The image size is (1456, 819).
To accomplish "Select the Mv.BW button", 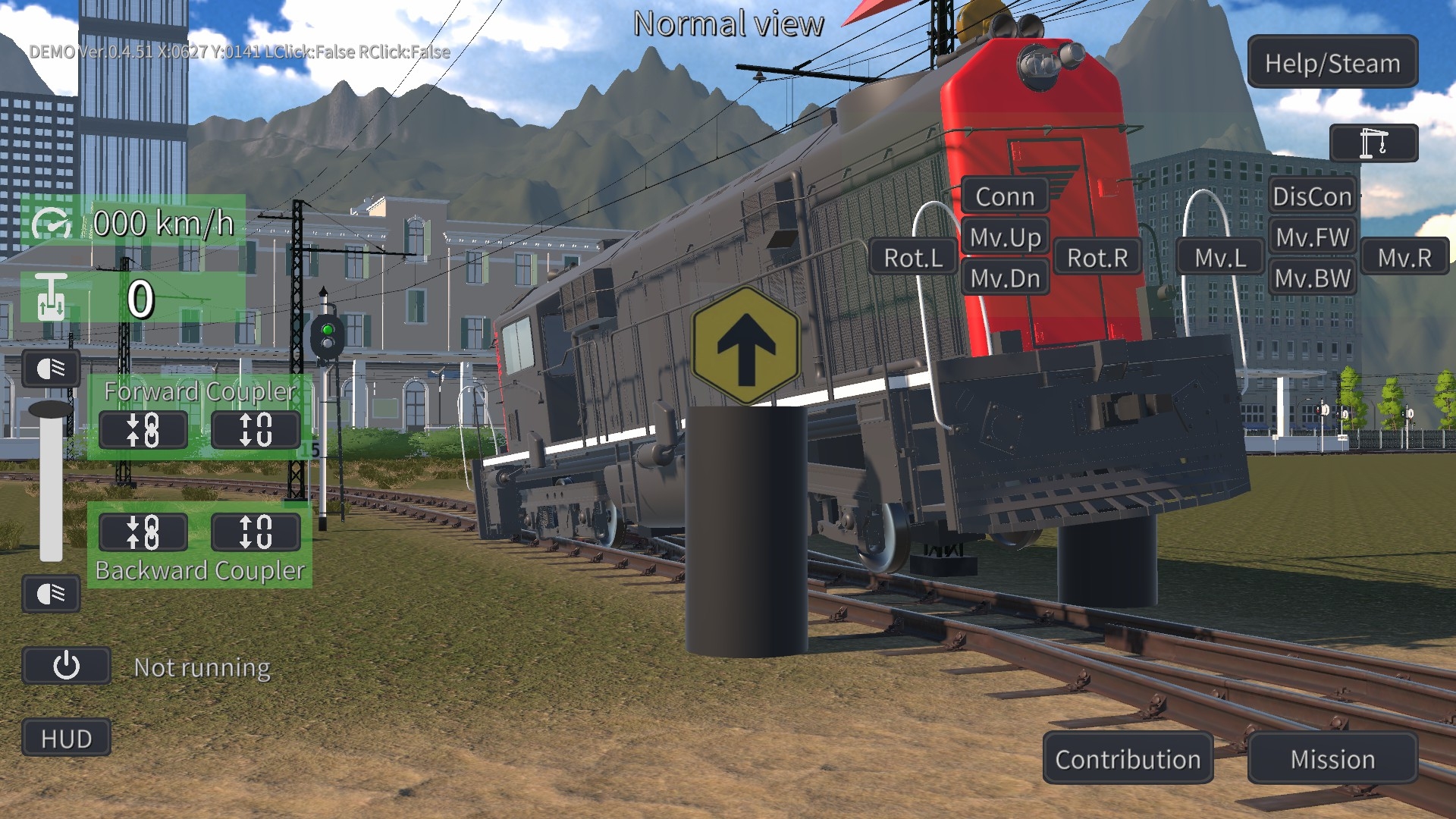I will (1312, 278).
